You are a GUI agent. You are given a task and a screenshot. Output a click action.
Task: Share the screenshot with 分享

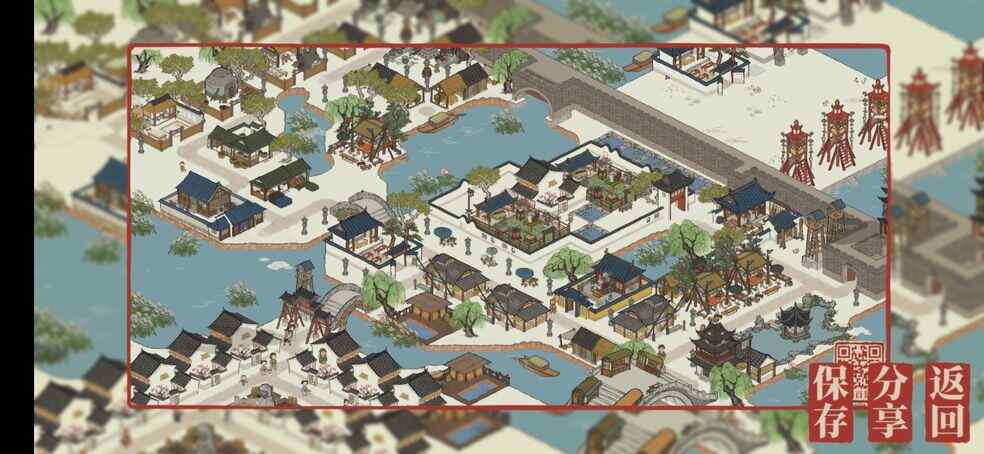coord(890,403)
